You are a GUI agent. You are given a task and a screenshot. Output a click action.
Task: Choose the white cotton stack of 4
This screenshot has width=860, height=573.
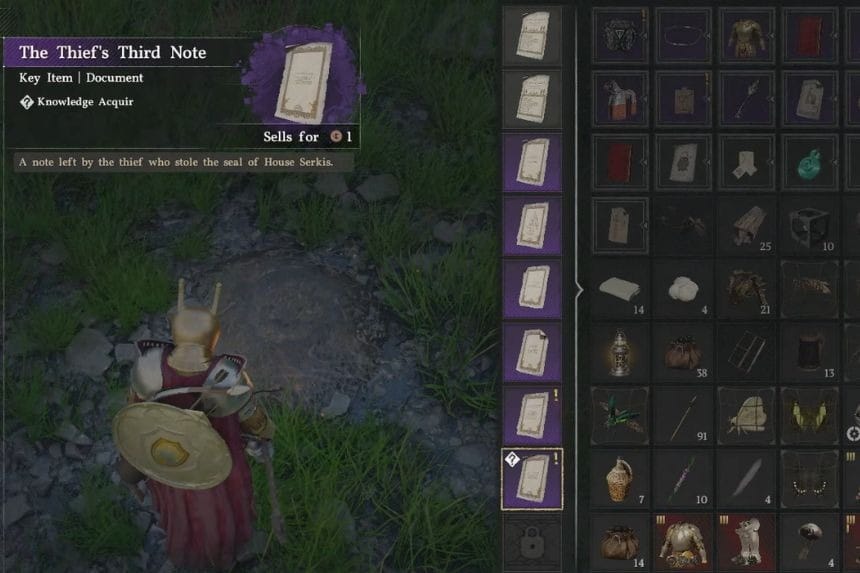(684, 289)
